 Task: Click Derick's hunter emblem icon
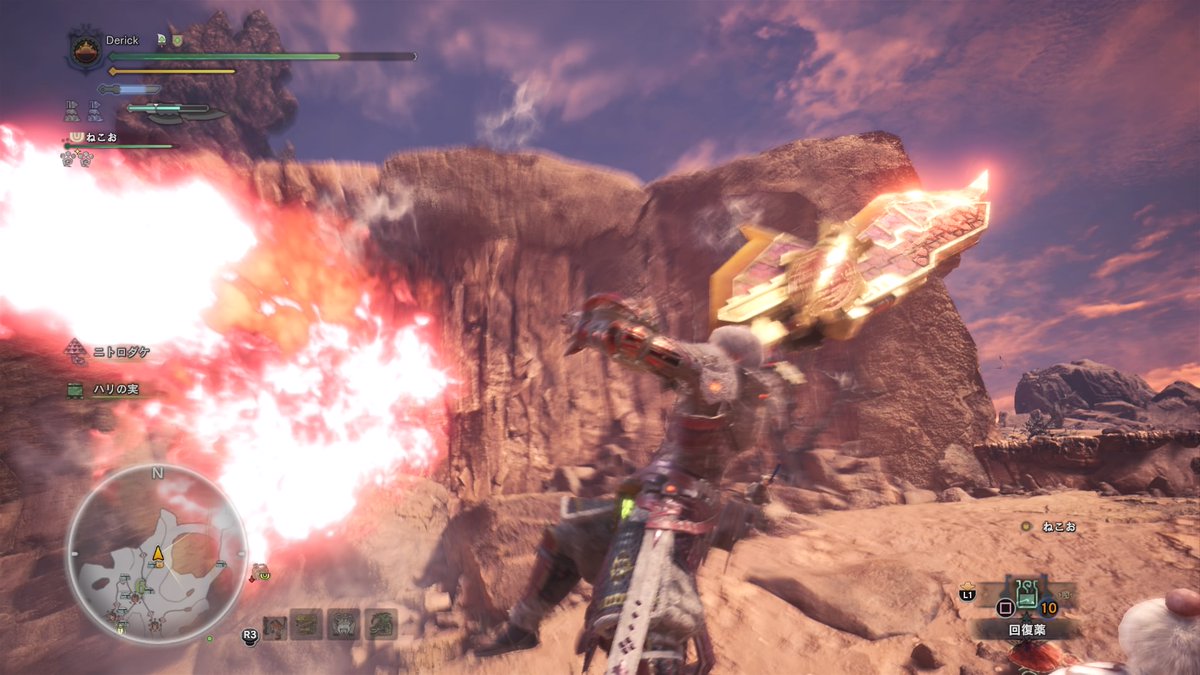[85, 50]
